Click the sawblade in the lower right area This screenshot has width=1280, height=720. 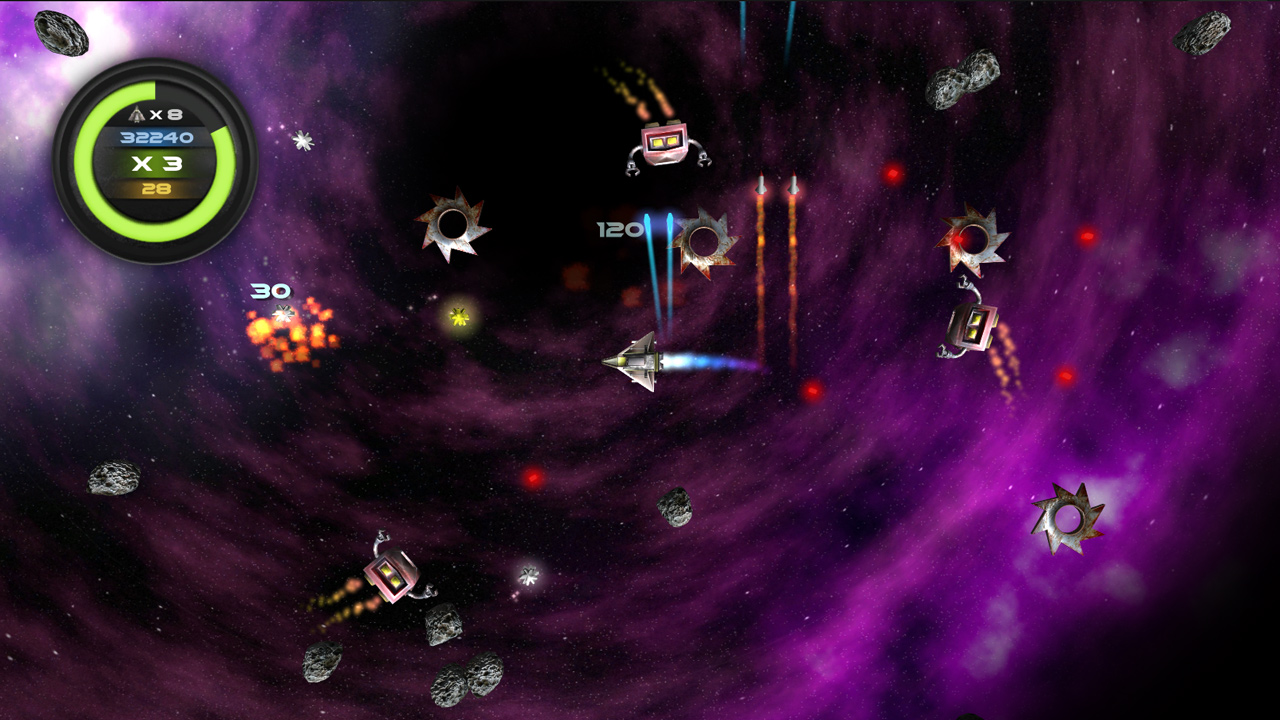pos(1067,517)
